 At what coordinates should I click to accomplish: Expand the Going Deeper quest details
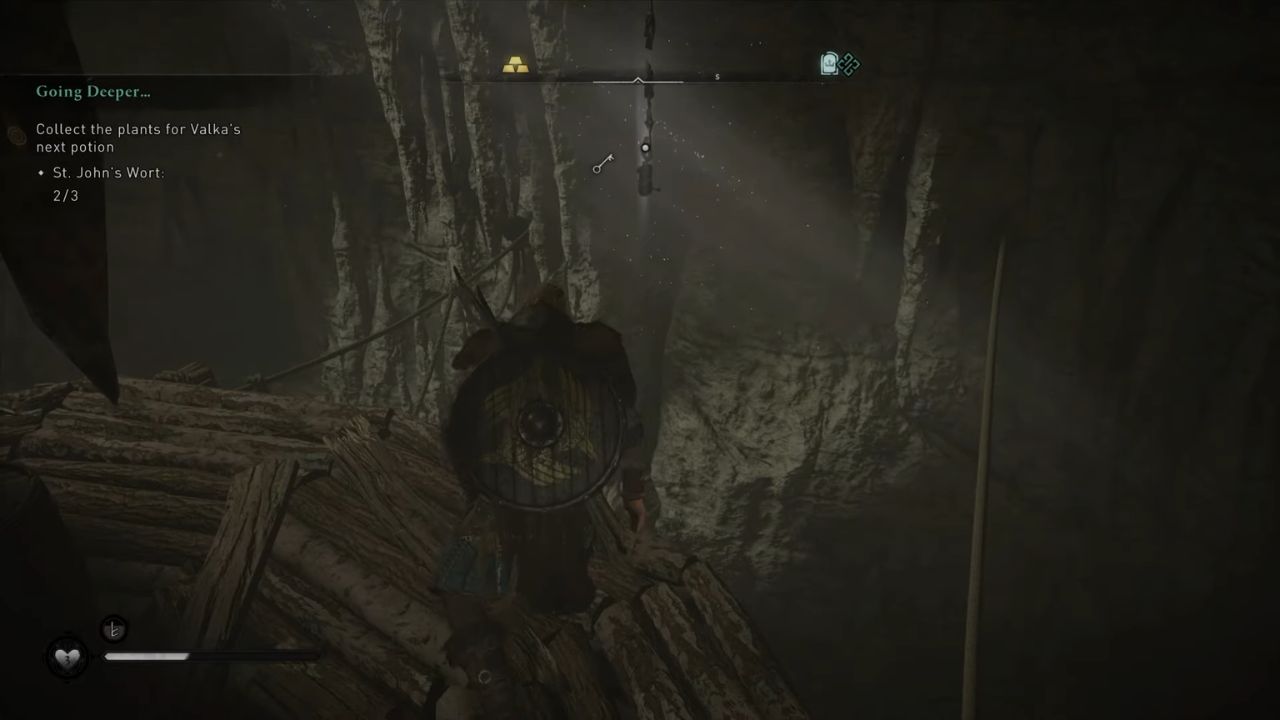coord(93,91)
